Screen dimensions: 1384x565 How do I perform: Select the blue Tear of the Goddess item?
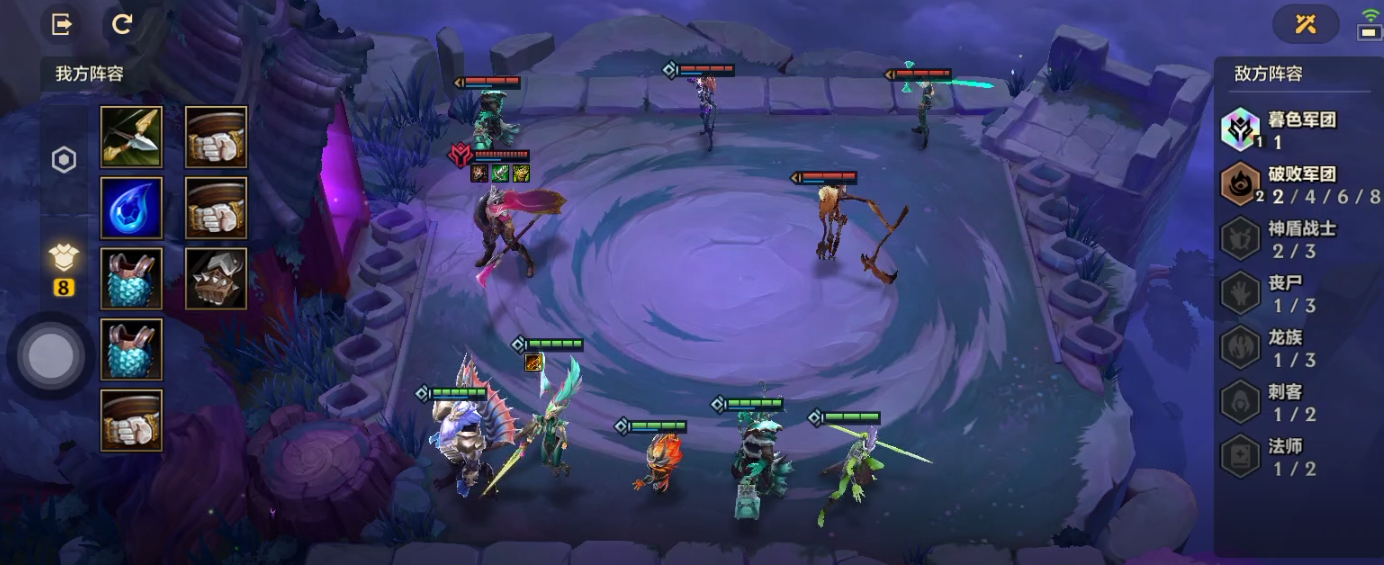(131, 208)
